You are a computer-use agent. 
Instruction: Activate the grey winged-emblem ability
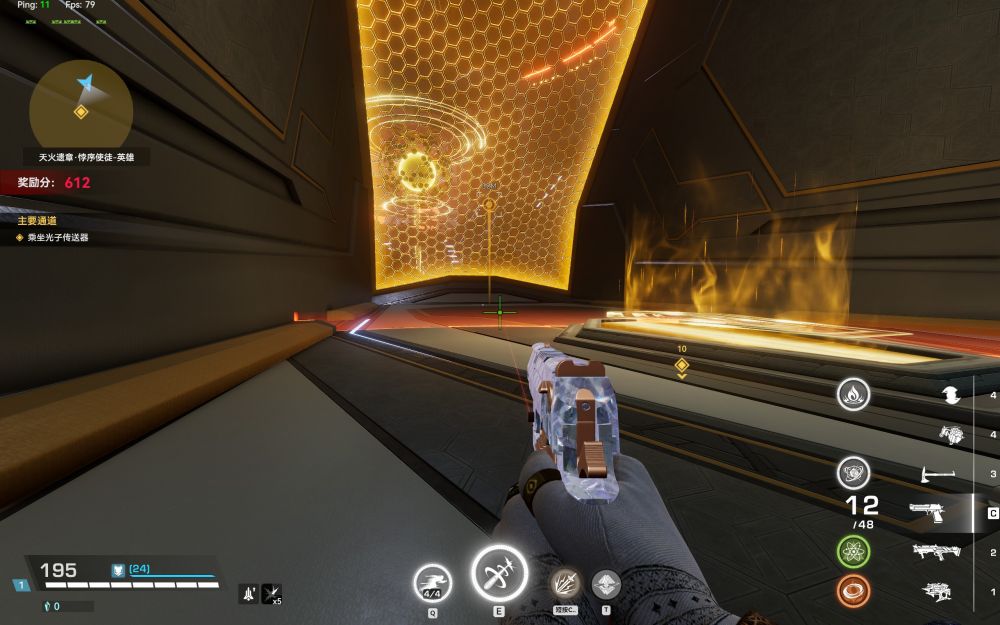[606, 584]
